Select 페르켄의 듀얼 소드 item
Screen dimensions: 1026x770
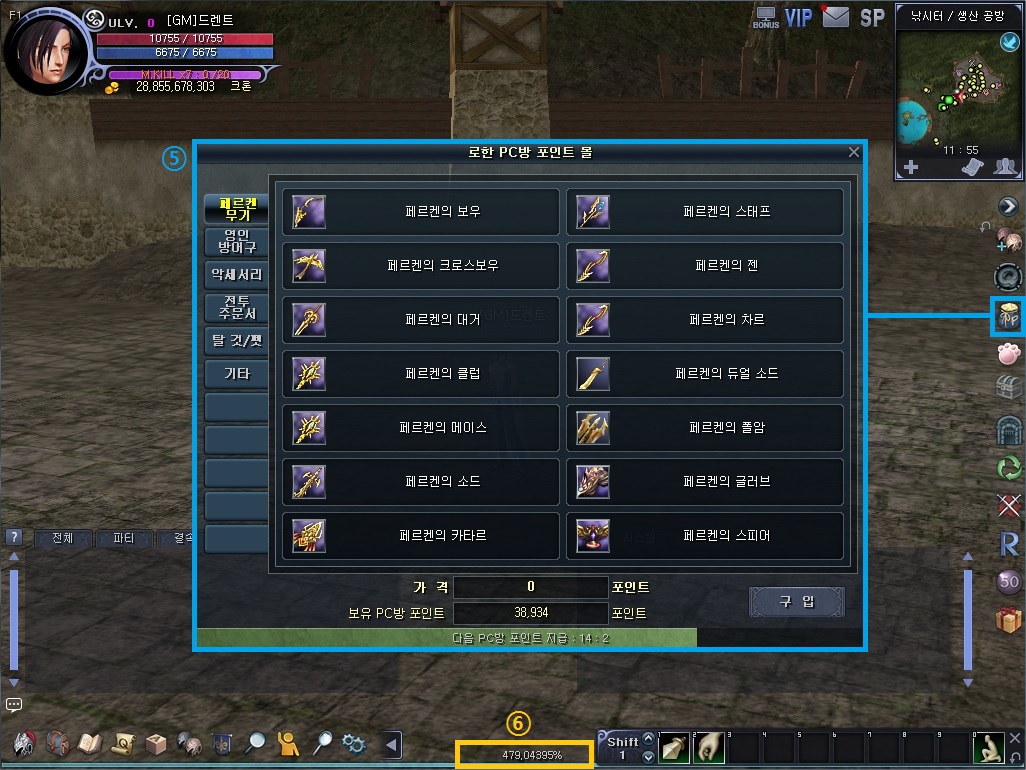point(705,374)
